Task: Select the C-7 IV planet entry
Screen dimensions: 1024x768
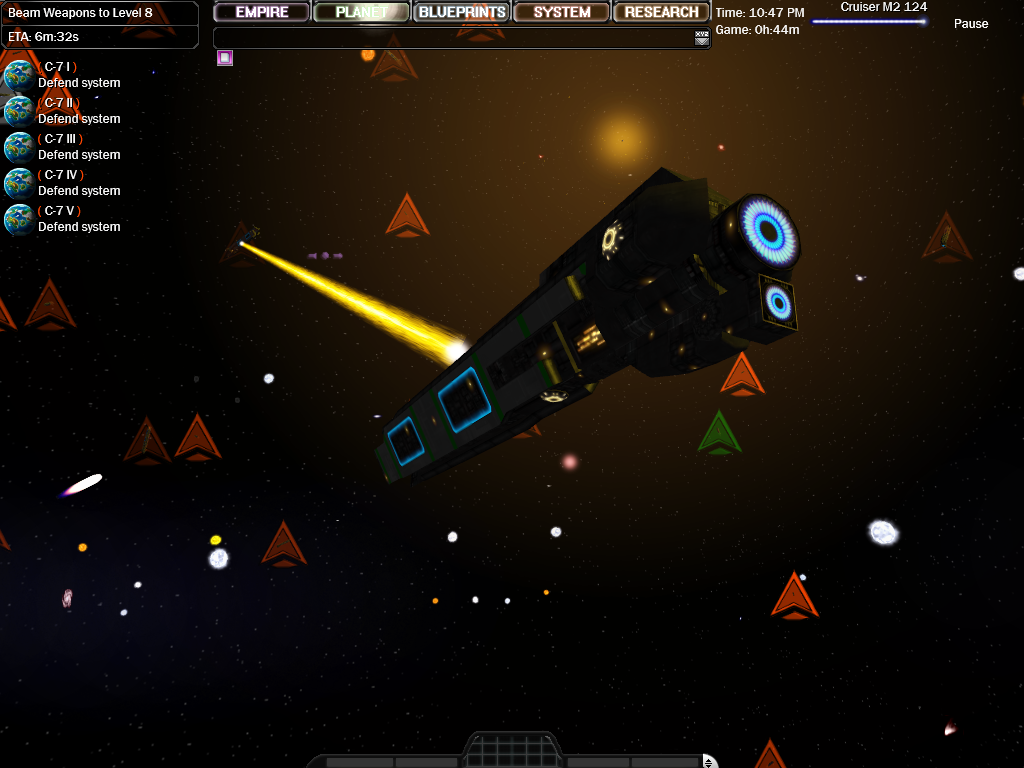Action: click(19, 183)
